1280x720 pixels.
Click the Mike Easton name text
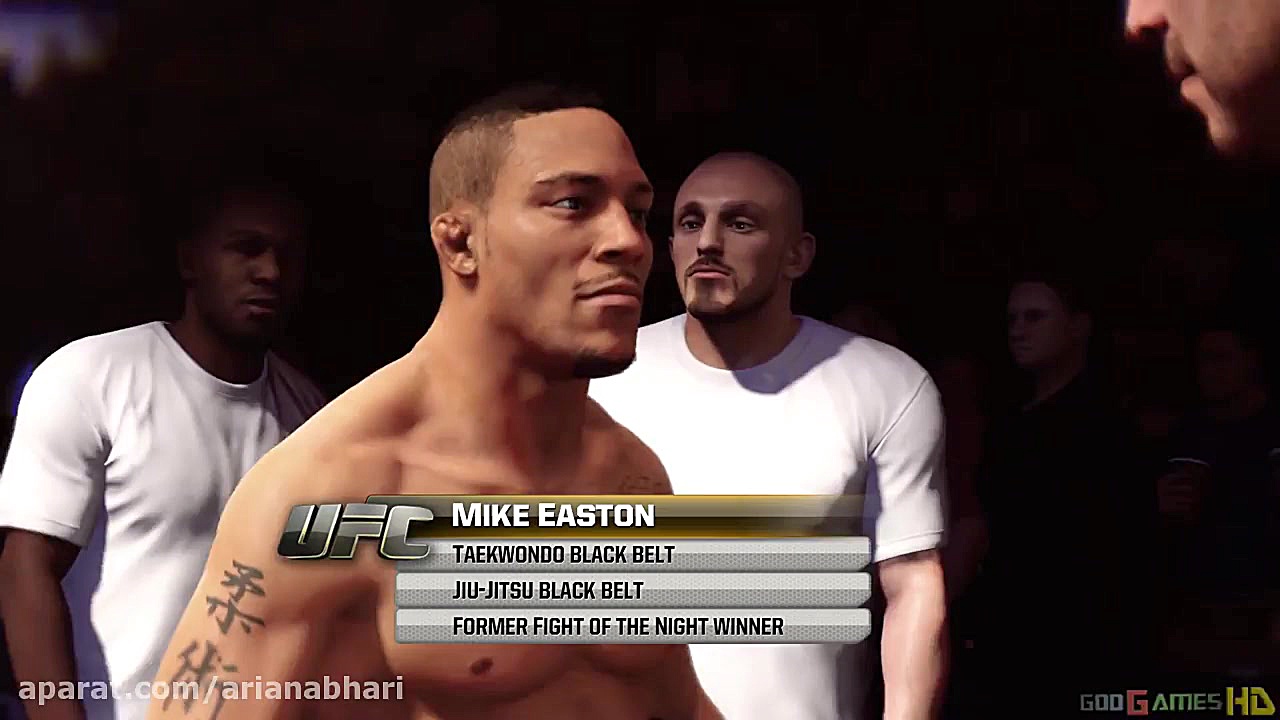coord(553,516)
